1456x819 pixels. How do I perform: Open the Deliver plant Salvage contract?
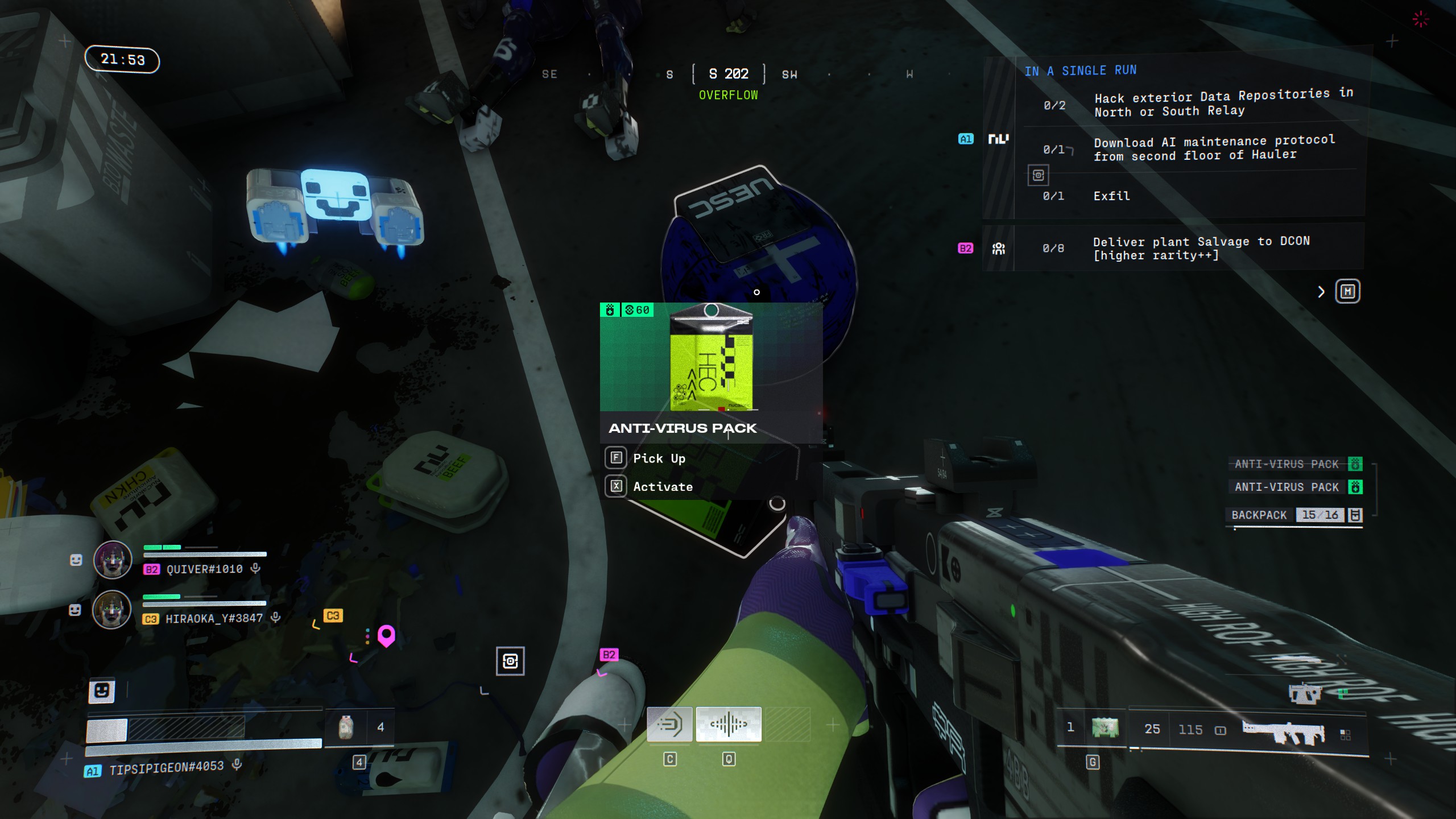[1201, 249]
